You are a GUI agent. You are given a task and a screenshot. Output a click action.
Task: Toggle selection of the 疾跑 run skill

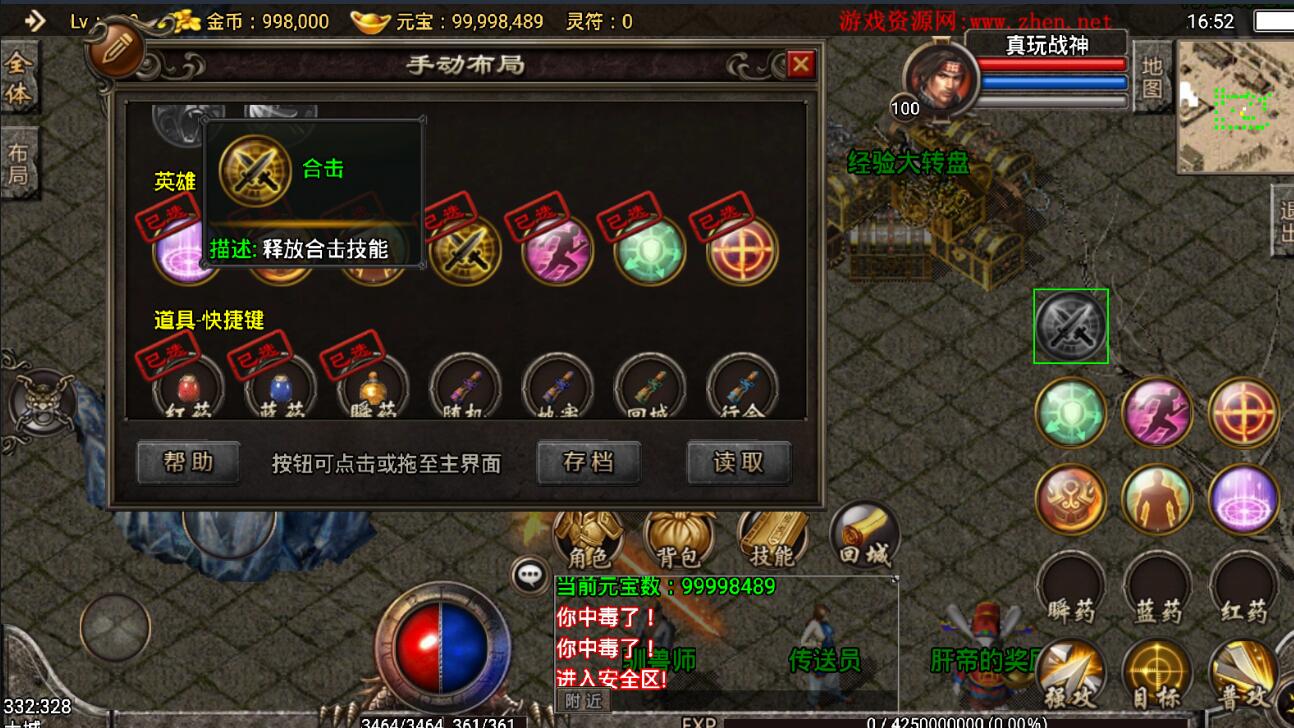pyautogui.click(x=557, y=252)
